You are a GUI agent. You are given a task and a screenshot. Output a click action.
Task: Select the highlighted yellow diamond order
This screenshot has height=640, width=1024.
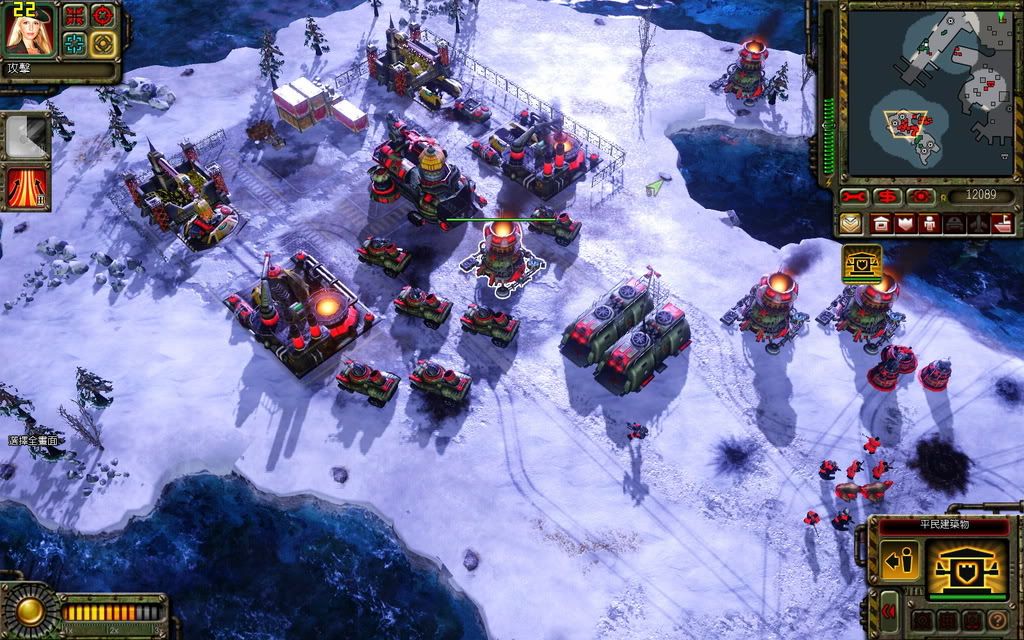(102, 43)
